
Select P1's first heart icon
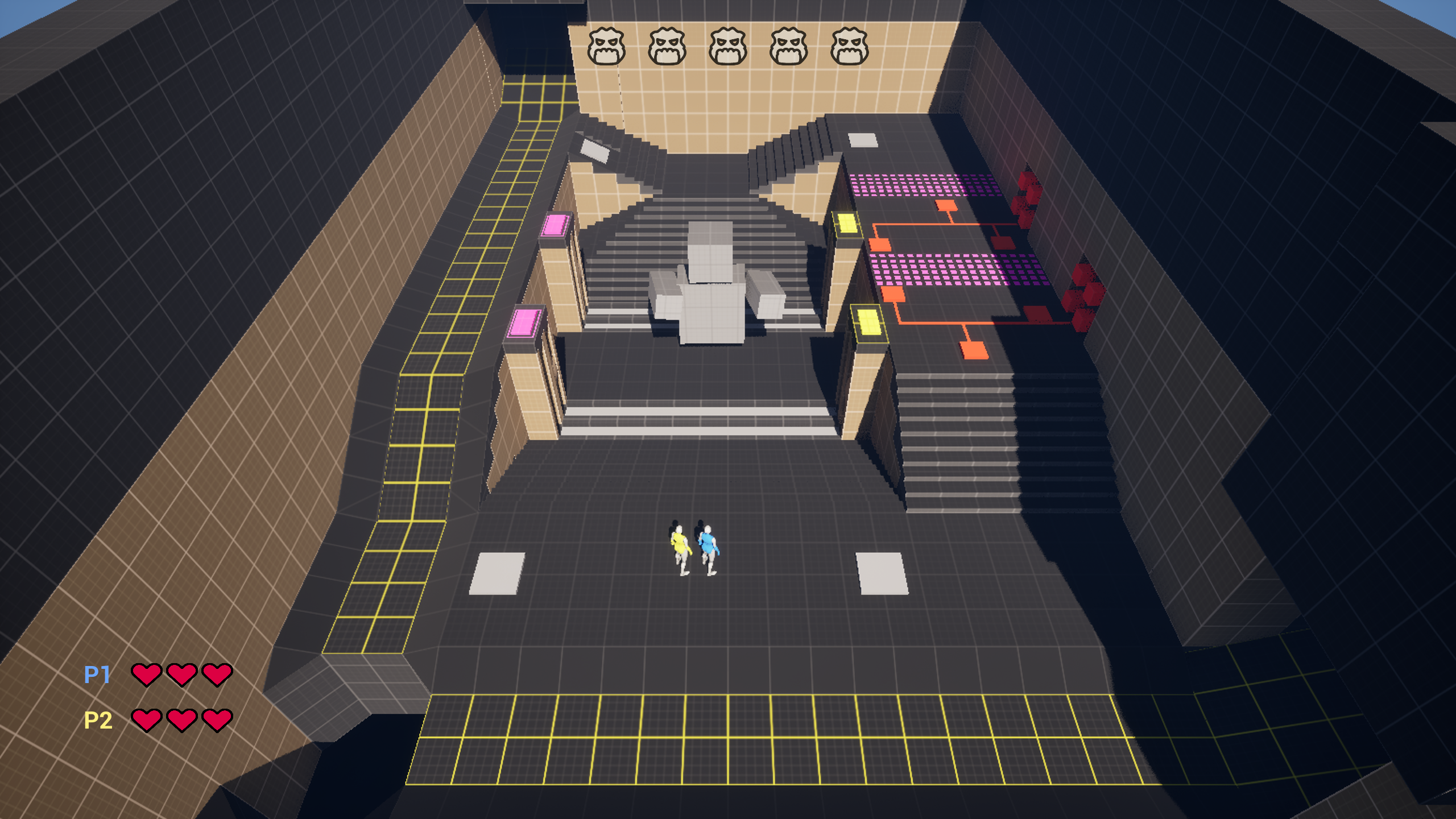pyautogui.click(x=147, y=676)
